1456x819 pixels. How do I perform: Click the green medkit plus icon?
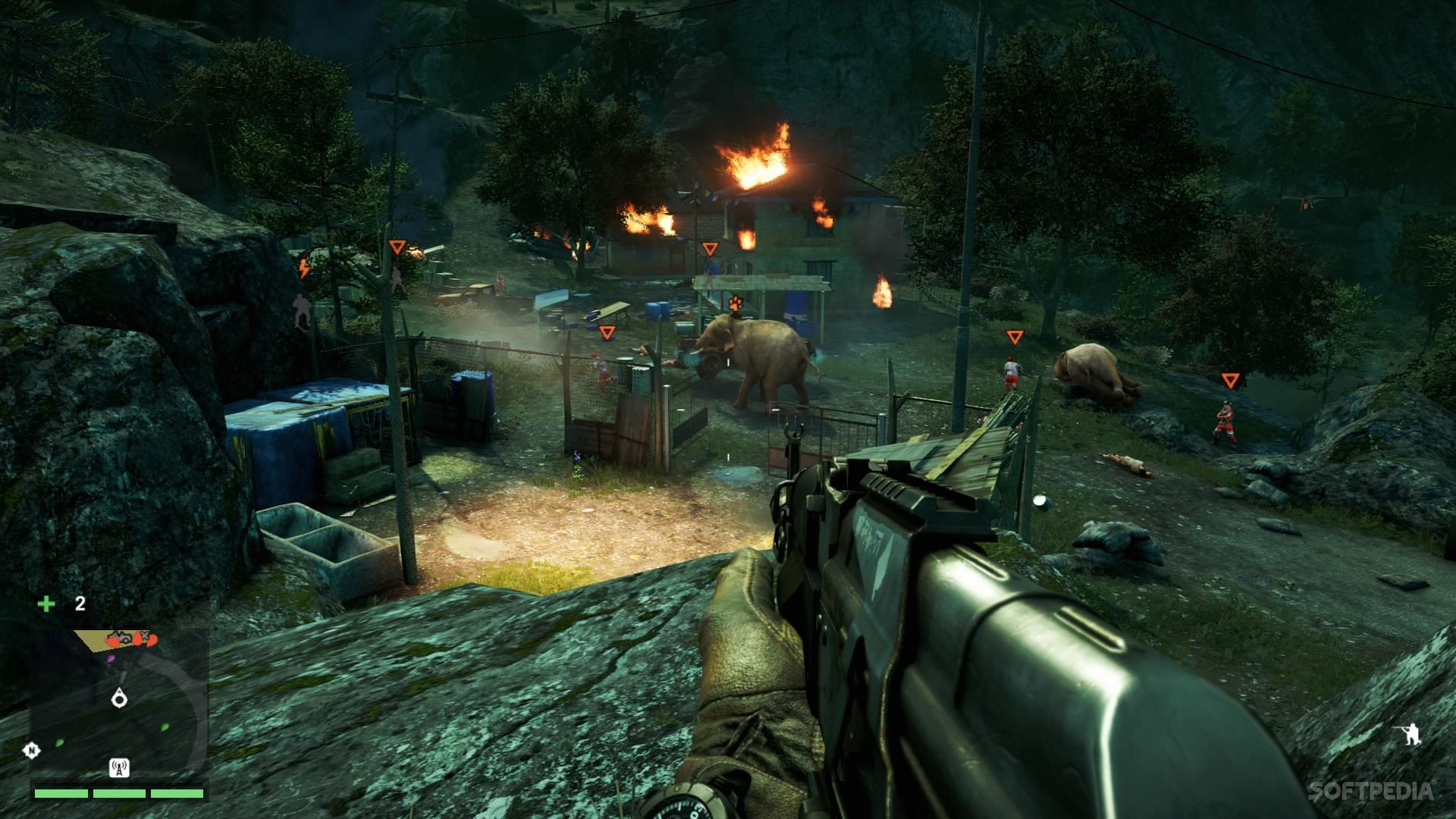pyautogui.click(x=45, y=603)
